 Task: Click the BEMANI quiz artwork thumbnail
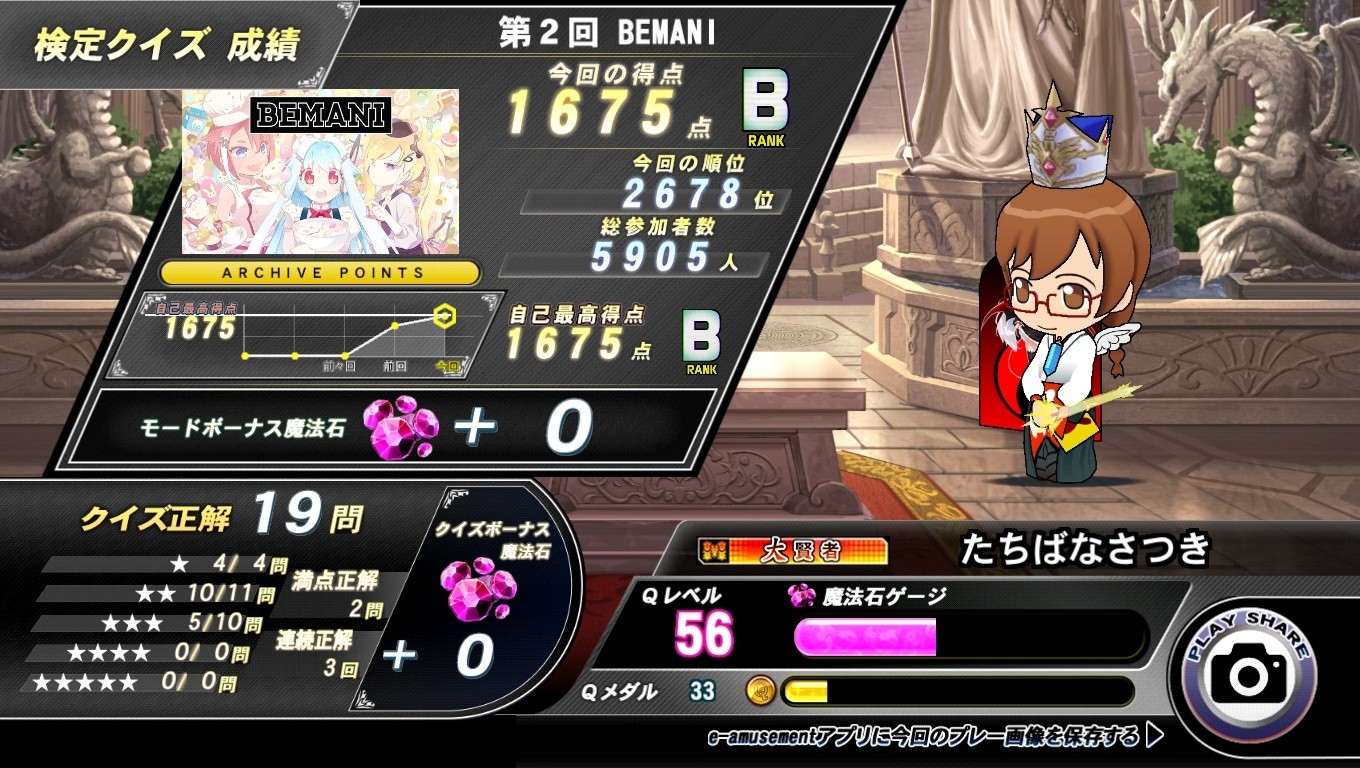(320, 171)
